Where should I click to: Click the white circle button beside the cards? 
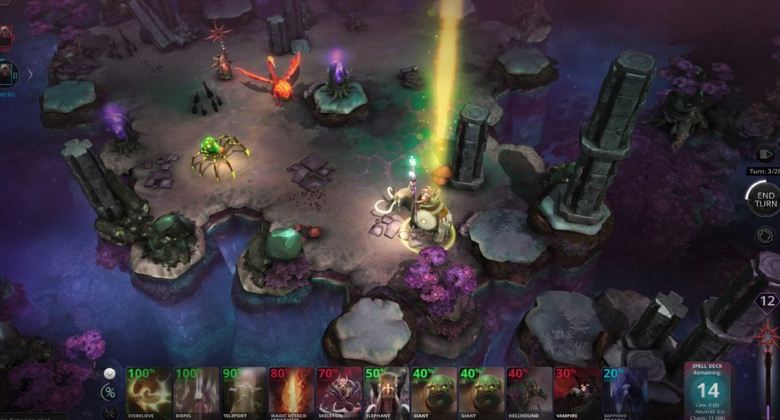click(109, 373)
